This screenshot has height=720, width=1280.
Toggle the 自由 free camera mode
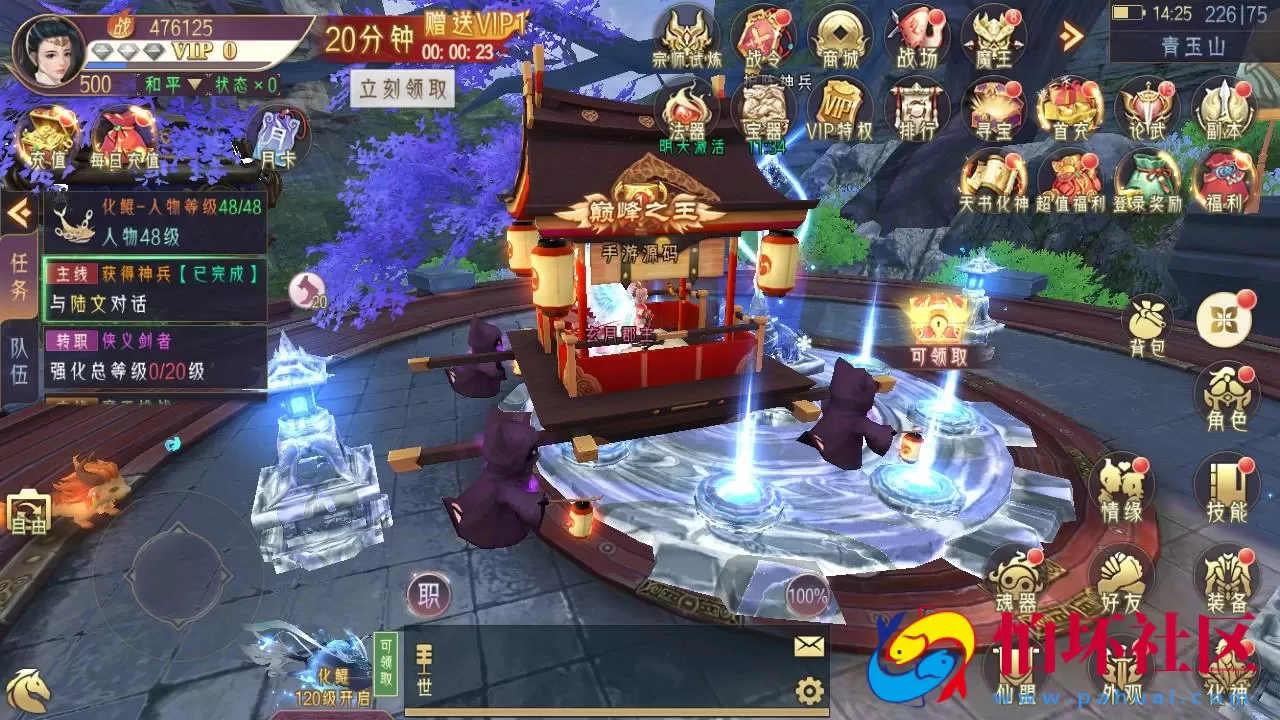(x=30, y=513)
